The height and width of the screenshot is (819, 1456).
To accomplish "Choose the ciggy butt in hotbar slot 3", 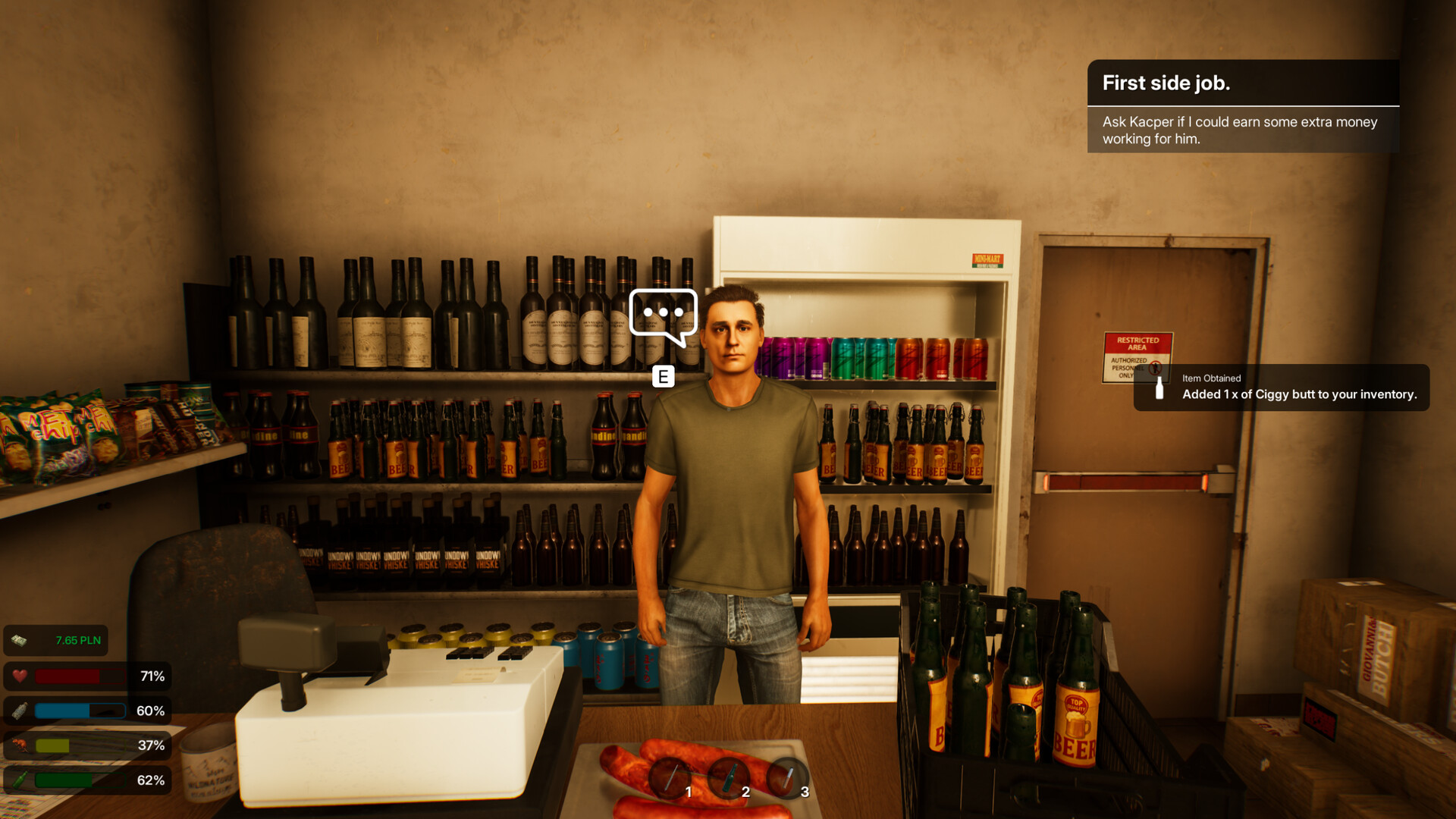I will point(787,778).
